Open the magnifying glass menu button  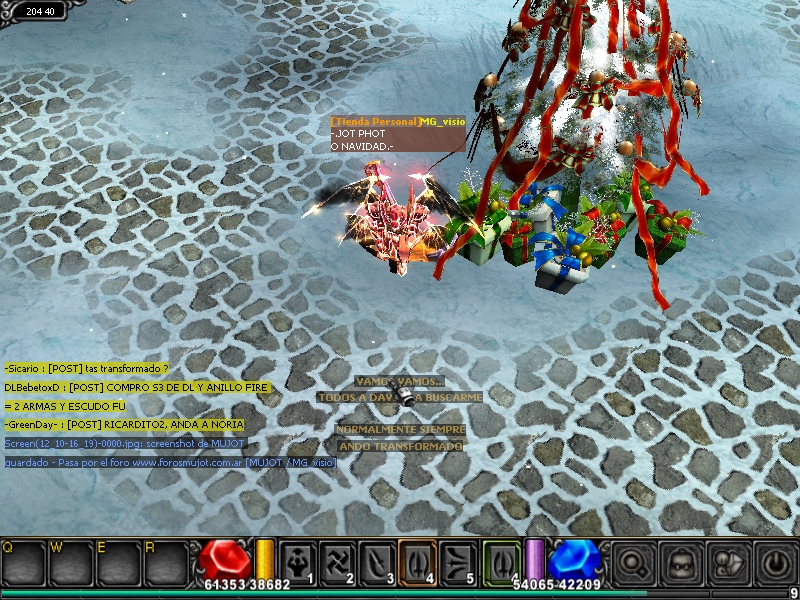pos(633,563)
